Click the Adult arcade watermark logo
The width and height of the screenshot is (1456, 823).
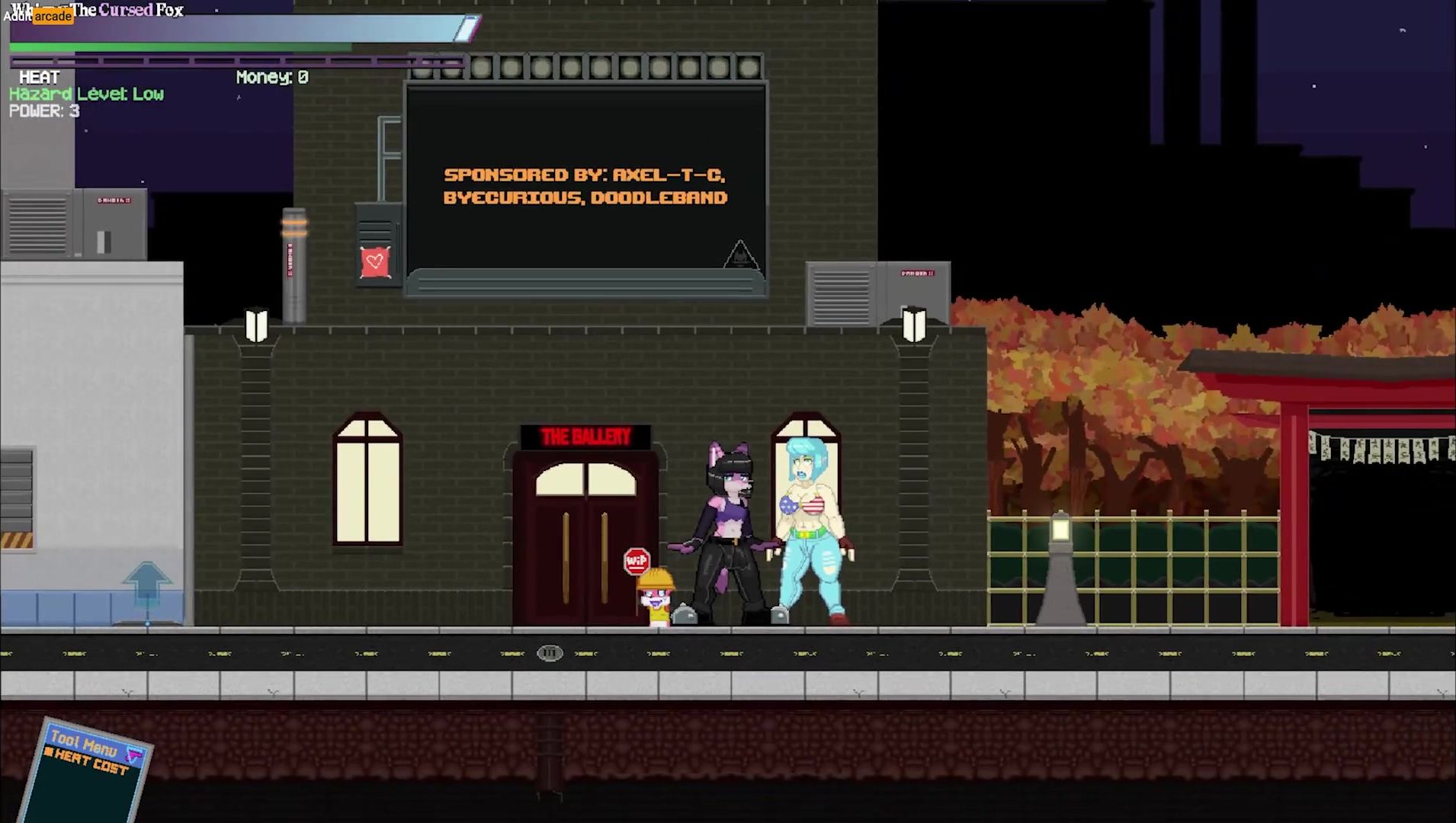point(40,16)
